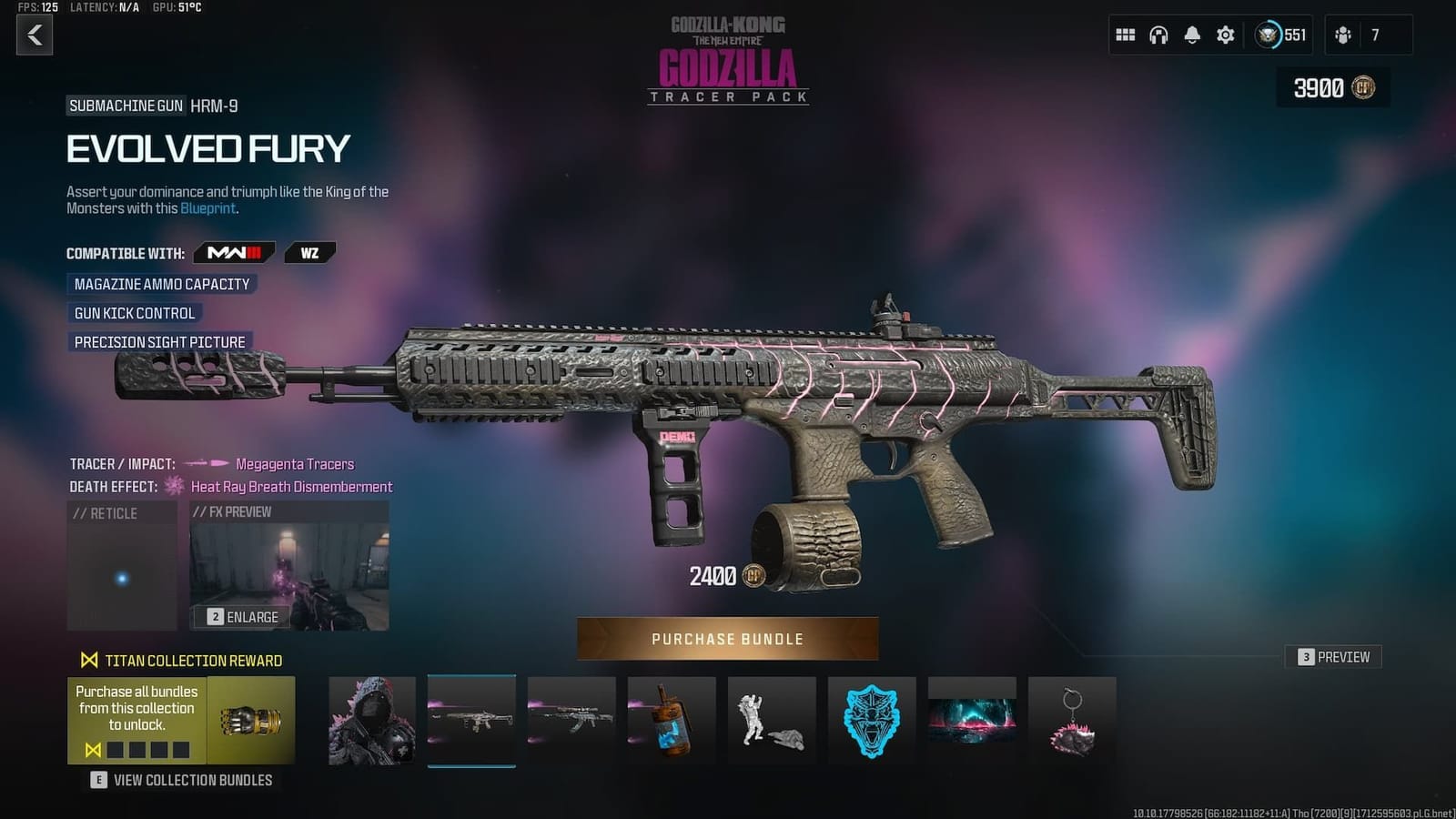Open the grid menu icon
This screenshot has width=1456, height=819.
point(1125,35)
